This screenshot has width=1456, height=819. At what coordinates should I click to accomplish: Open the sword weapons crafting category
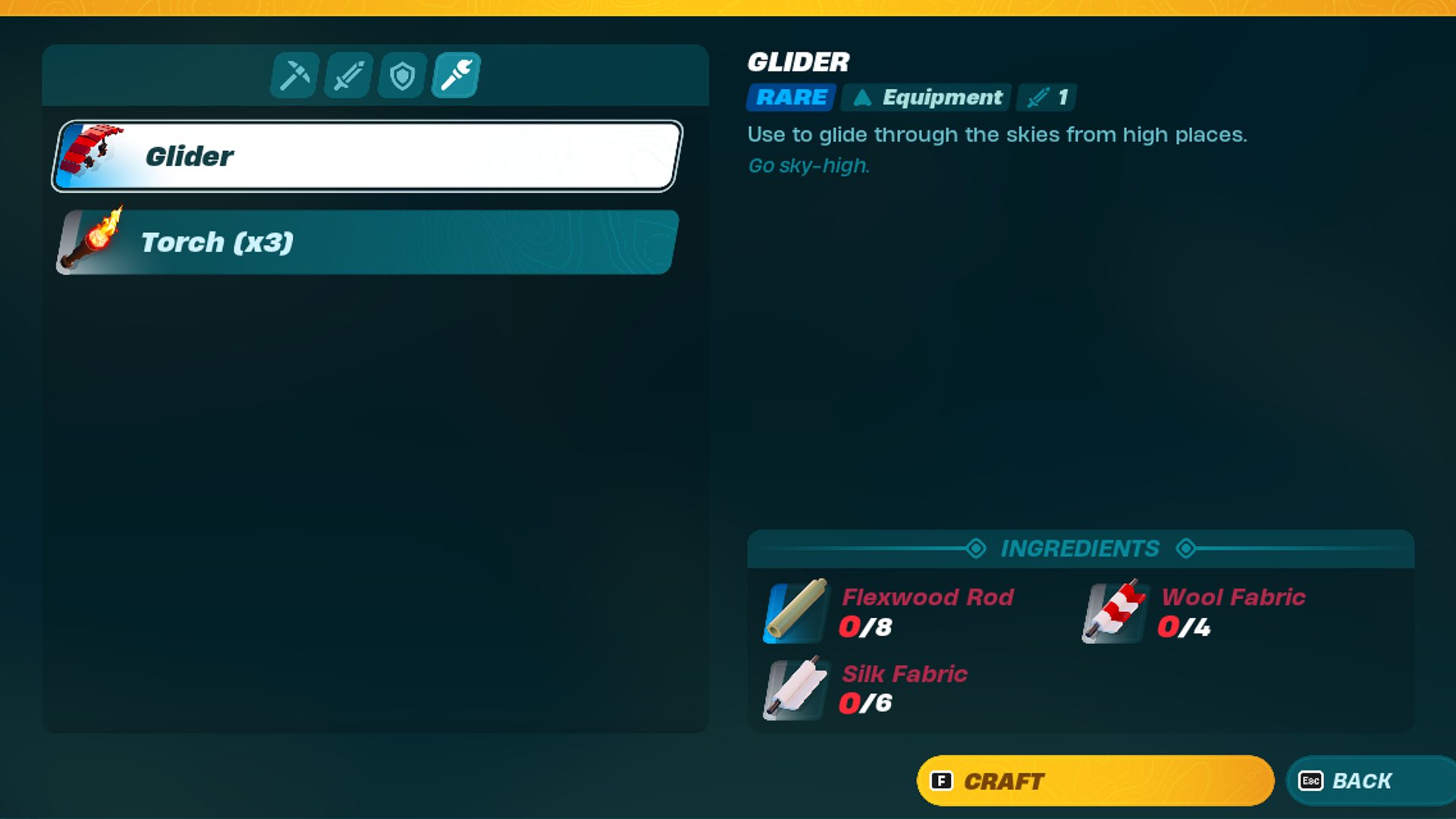[347, 74]
